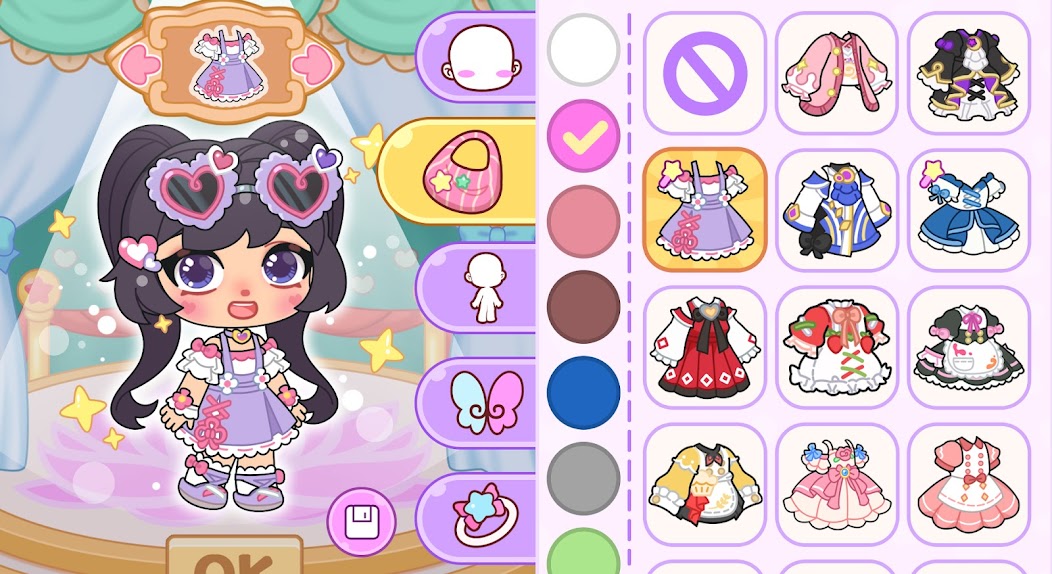Choose the brown color swatch
1052x574 pixels.
pyautogui.click(x=584, y=307)
